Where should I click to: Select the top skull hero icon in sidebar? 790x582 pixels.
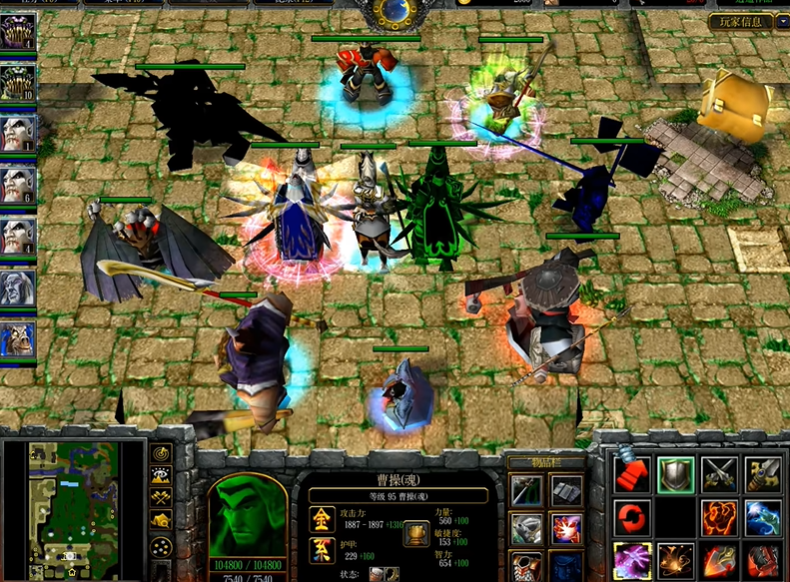click(18, 32)
